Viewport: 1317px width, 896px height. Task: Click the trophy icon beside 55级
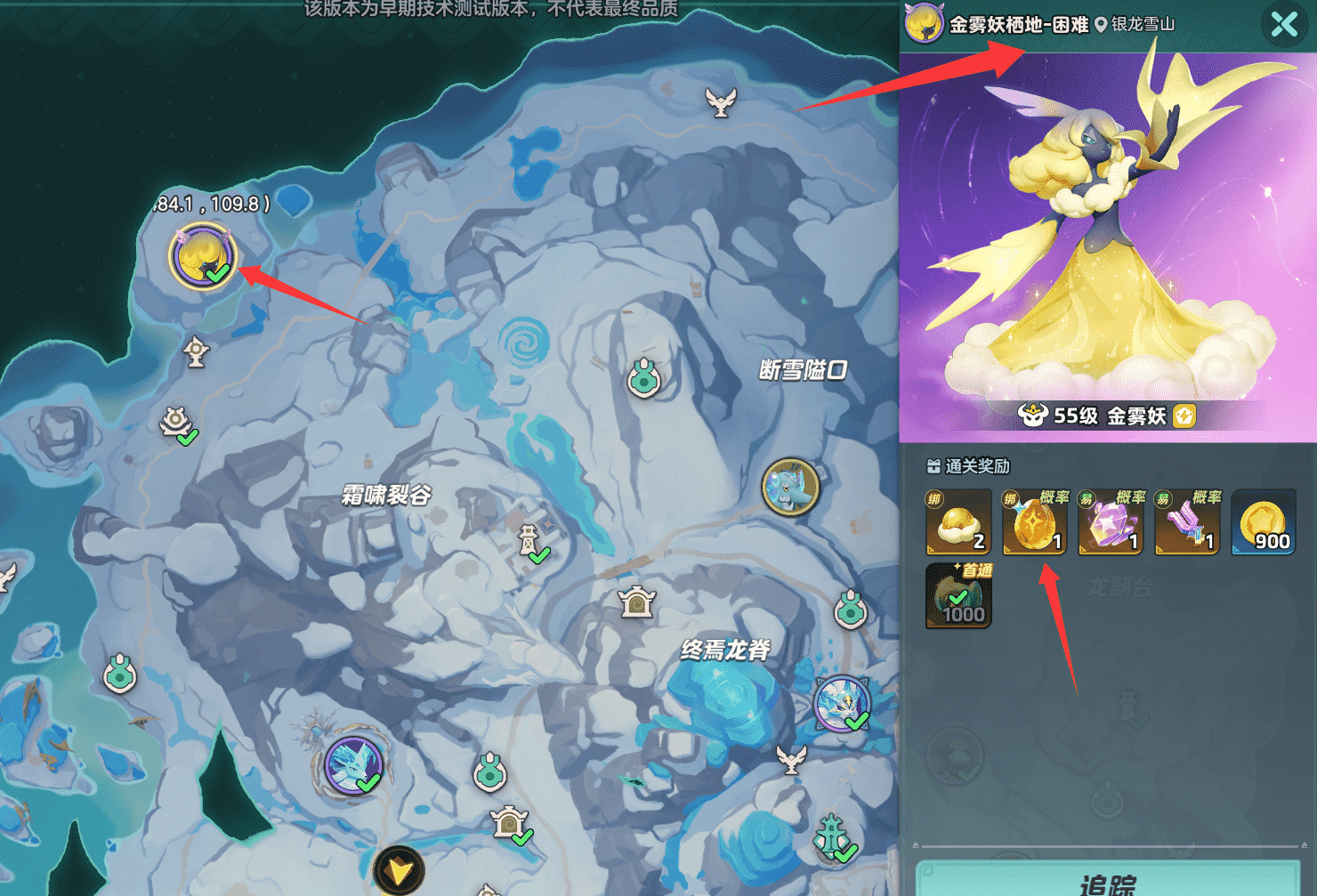tap(1030, 415)
